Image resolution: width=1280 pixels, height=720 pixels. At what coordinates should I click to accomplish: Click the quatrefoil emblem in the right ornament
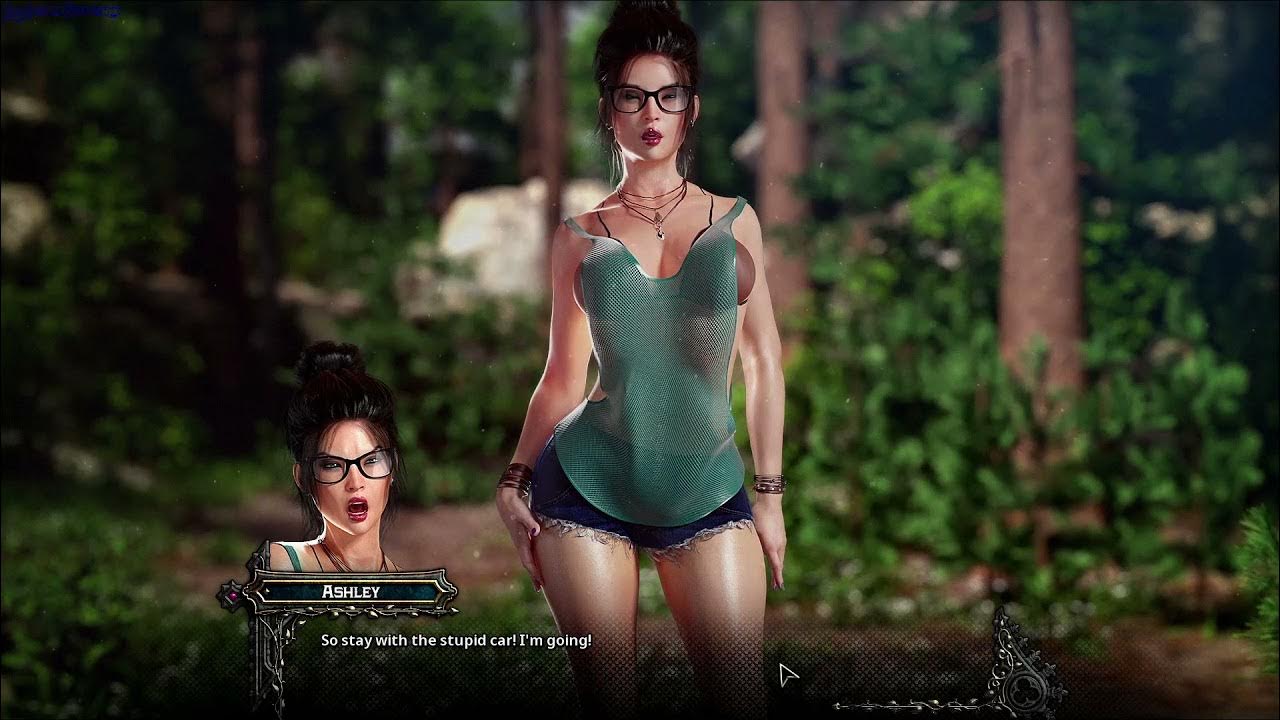1026,690
